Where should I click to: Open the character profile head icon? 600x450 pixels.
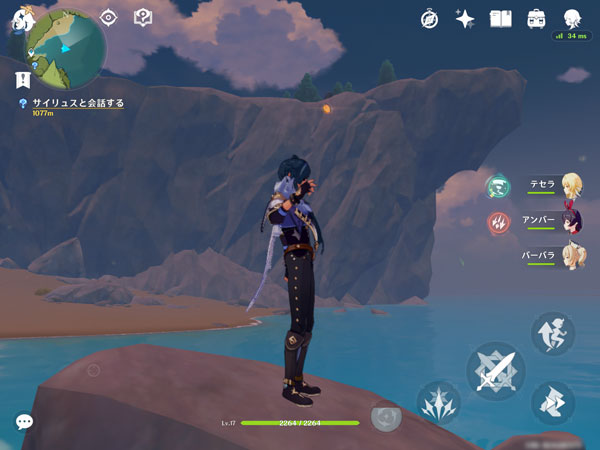[x=572, y=19]
